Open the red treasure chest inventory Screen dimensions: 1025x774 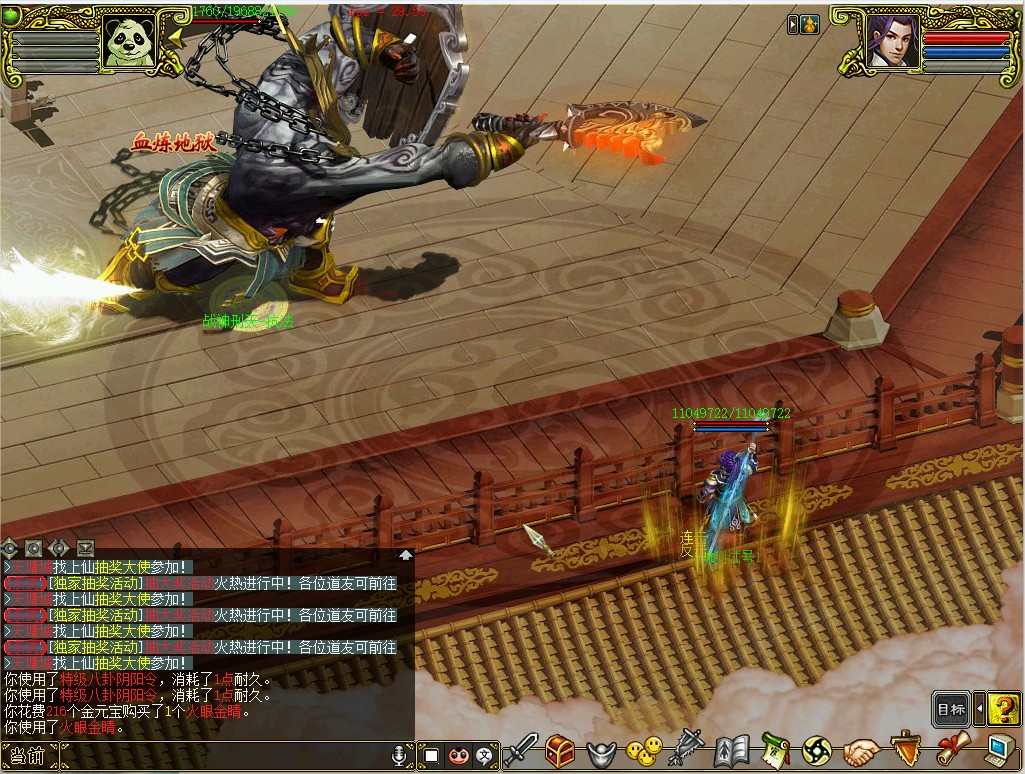point(560,750)
